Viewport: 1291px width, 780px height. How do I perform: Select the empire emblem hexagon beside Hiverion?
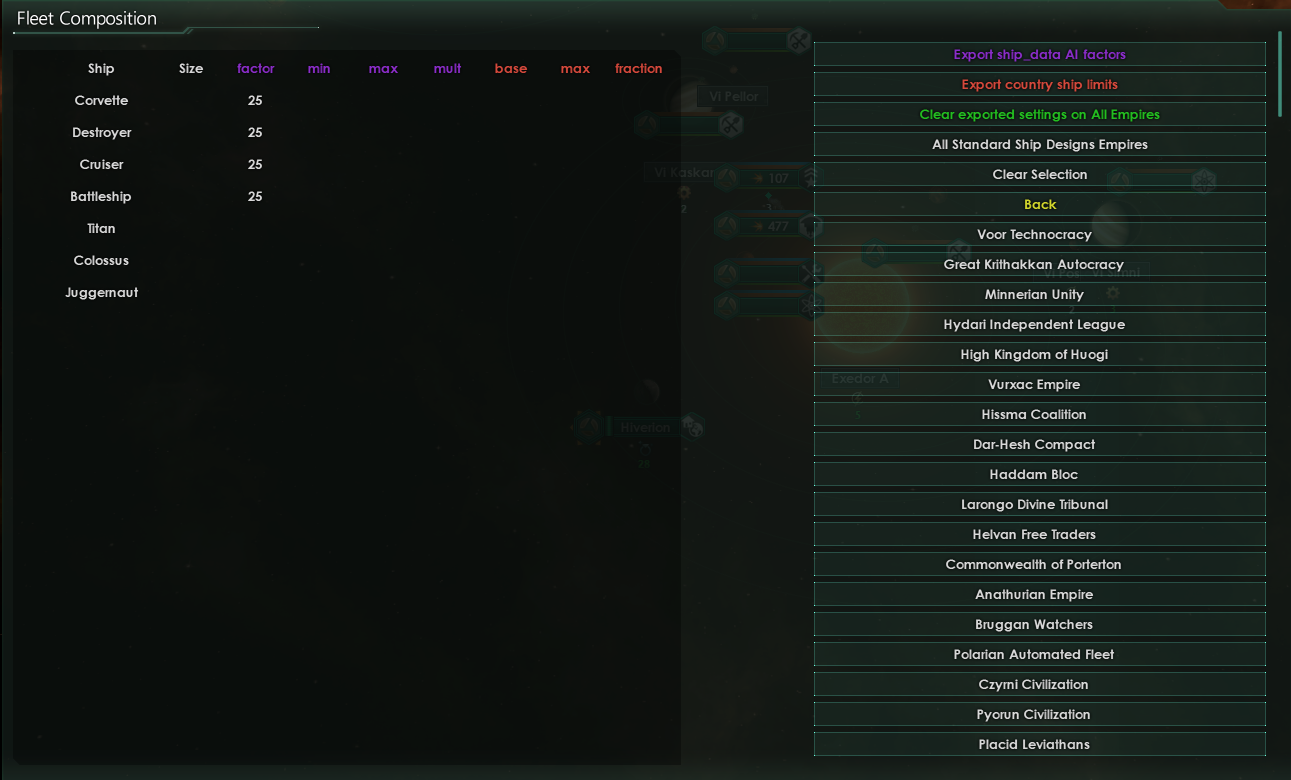[589, 427]
